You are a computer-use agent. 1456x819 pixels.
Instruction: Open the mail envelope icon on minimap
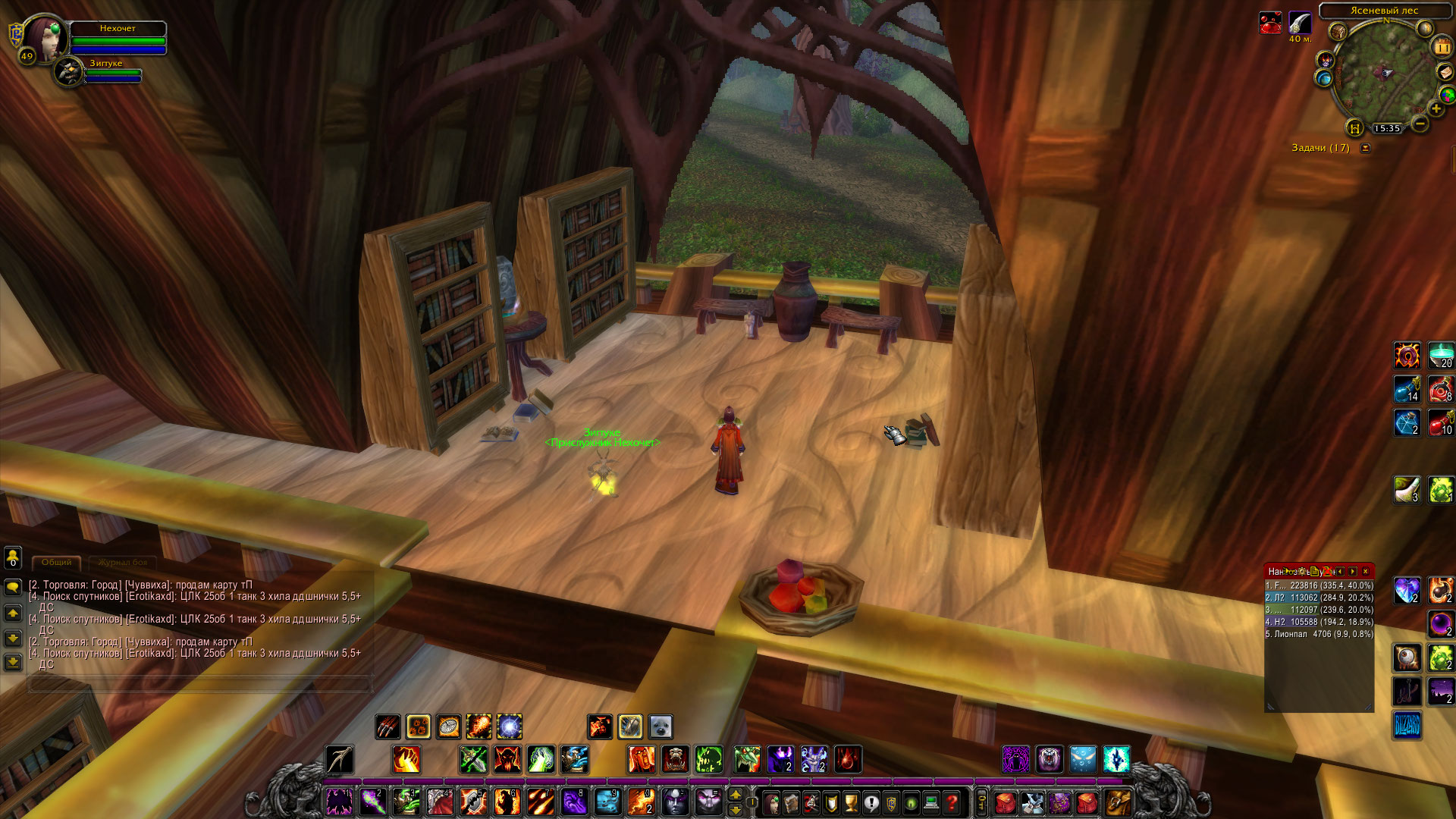tap(1445, 72)
